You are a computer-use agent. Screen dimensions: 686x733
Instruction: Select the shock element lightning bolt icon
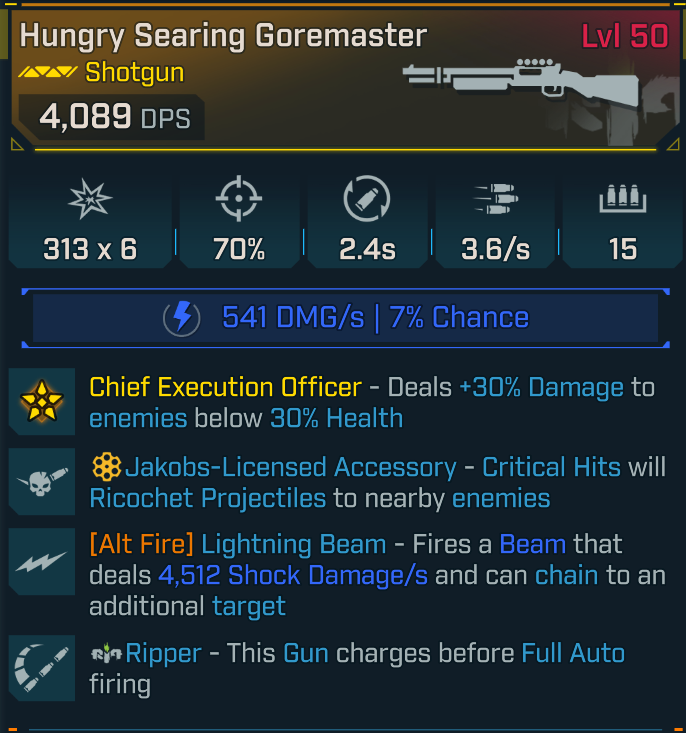click(182, 318)
